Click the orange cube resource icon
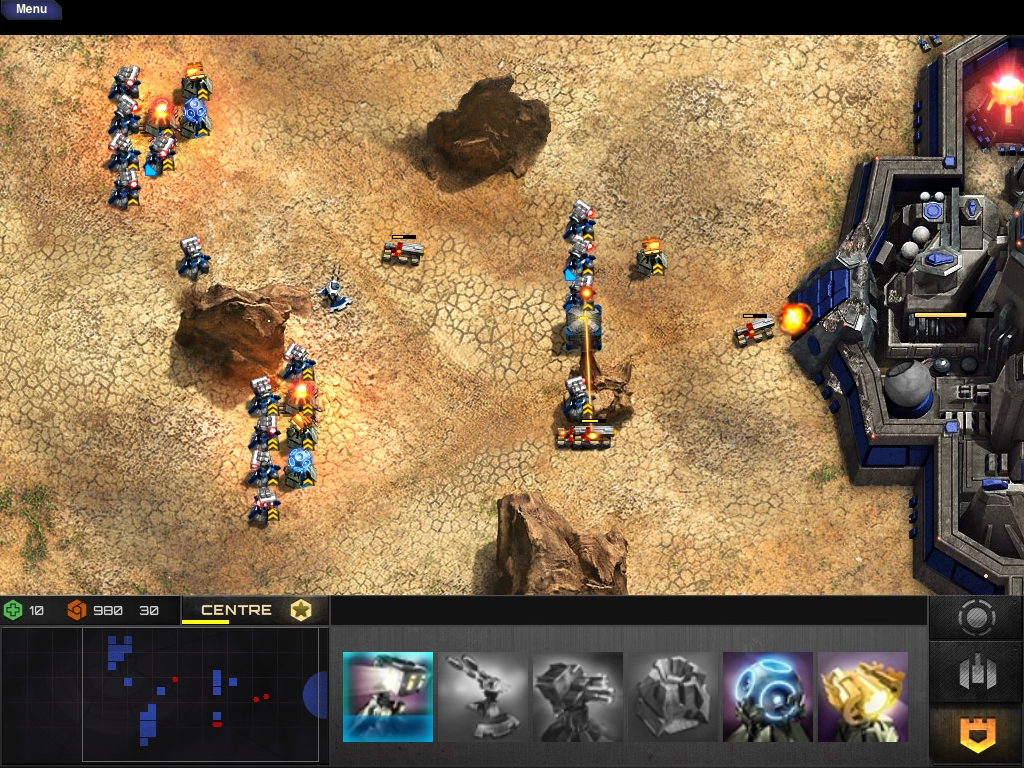This screenshot has height=768, width=1024. click(x=77, y=610)
